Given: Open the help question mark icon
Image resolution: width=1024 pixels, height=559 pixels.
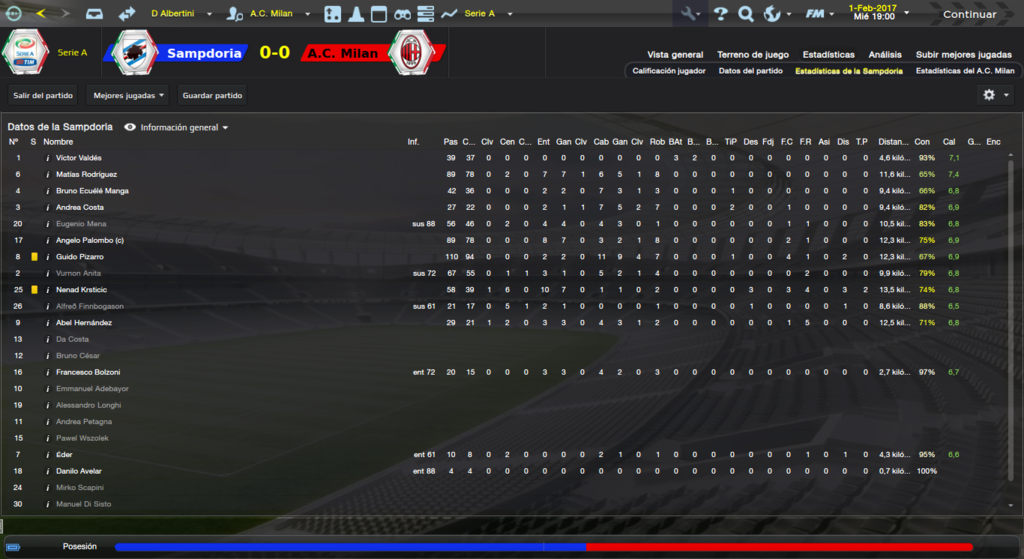Looking at the screenshot, I should (x=720, y=14).
